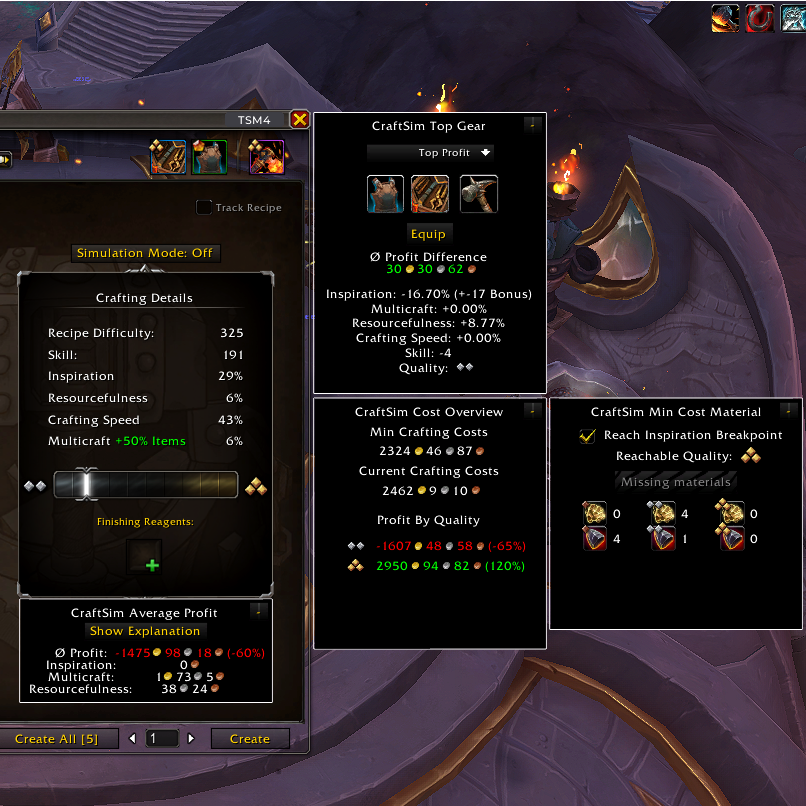Select the hammer tool in Top Gear

pyautogui.click(x=478, y=194)
